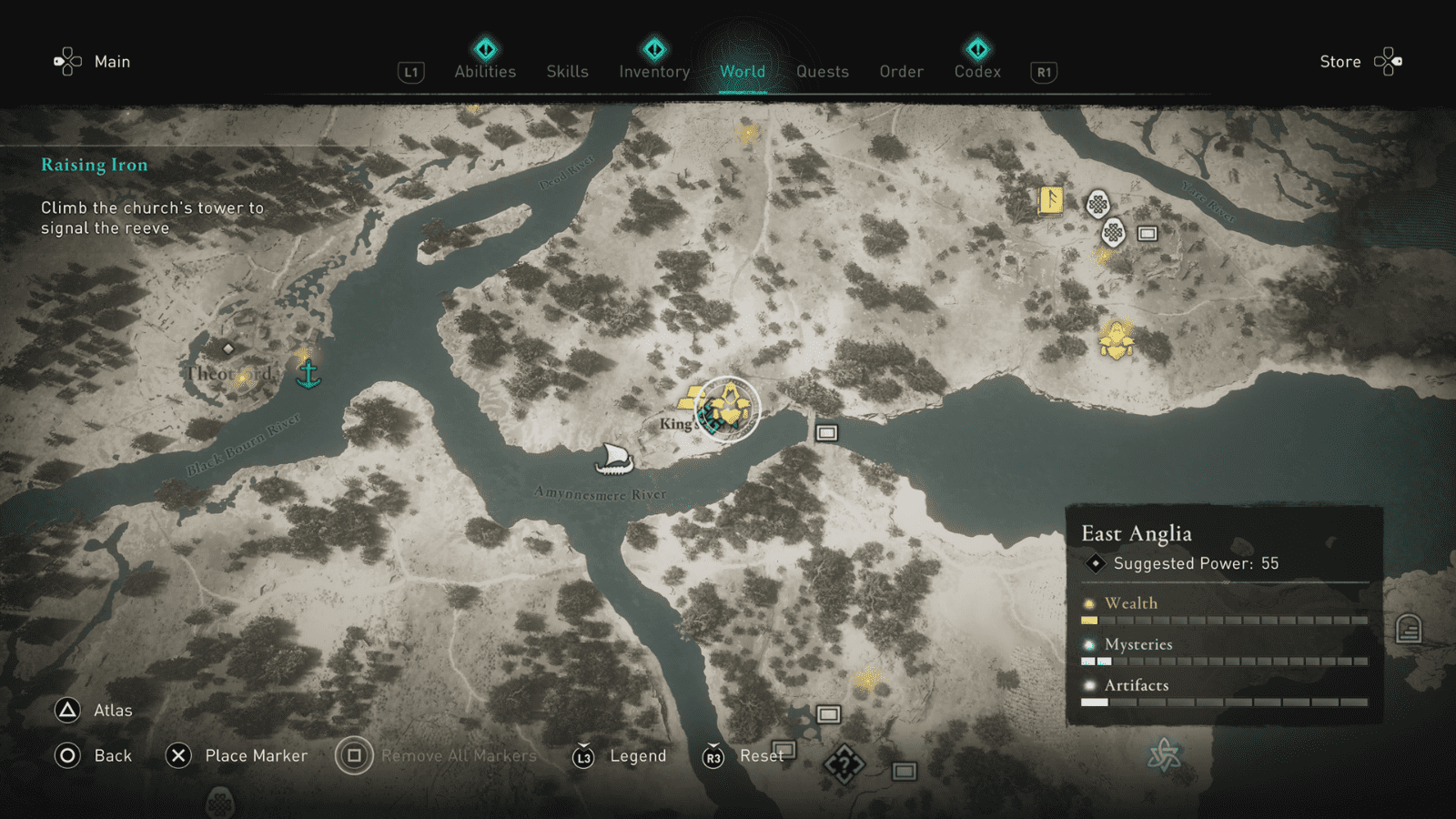Select the anchor dock icon near Theodford
The height and width of the screenshot is (819, 1456).
[x=307, y=372]
